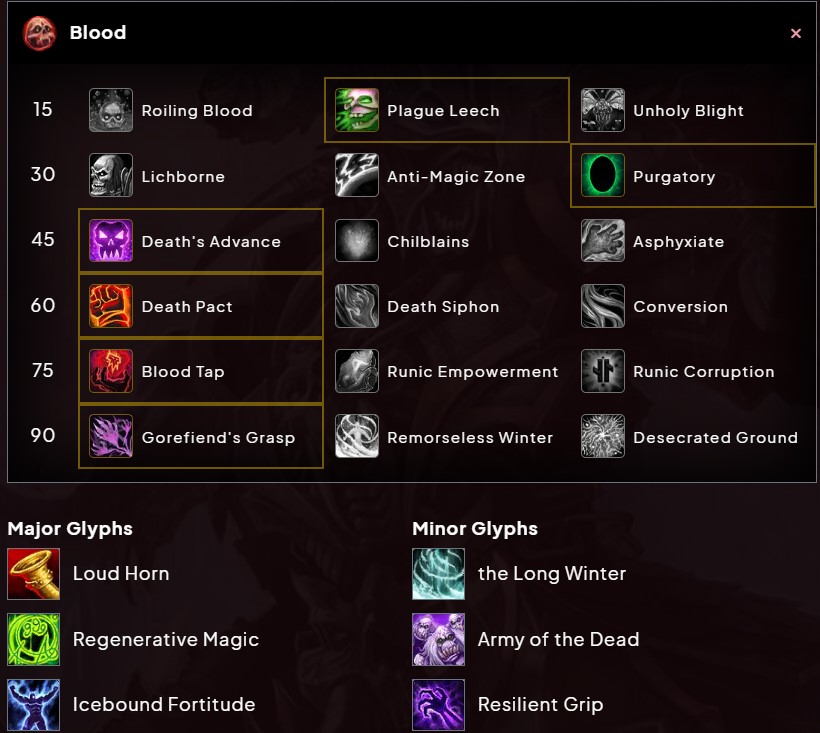The image size is (820, 733).
Task: Choose the Asphyxiate talent
Action: click(678, 242)
